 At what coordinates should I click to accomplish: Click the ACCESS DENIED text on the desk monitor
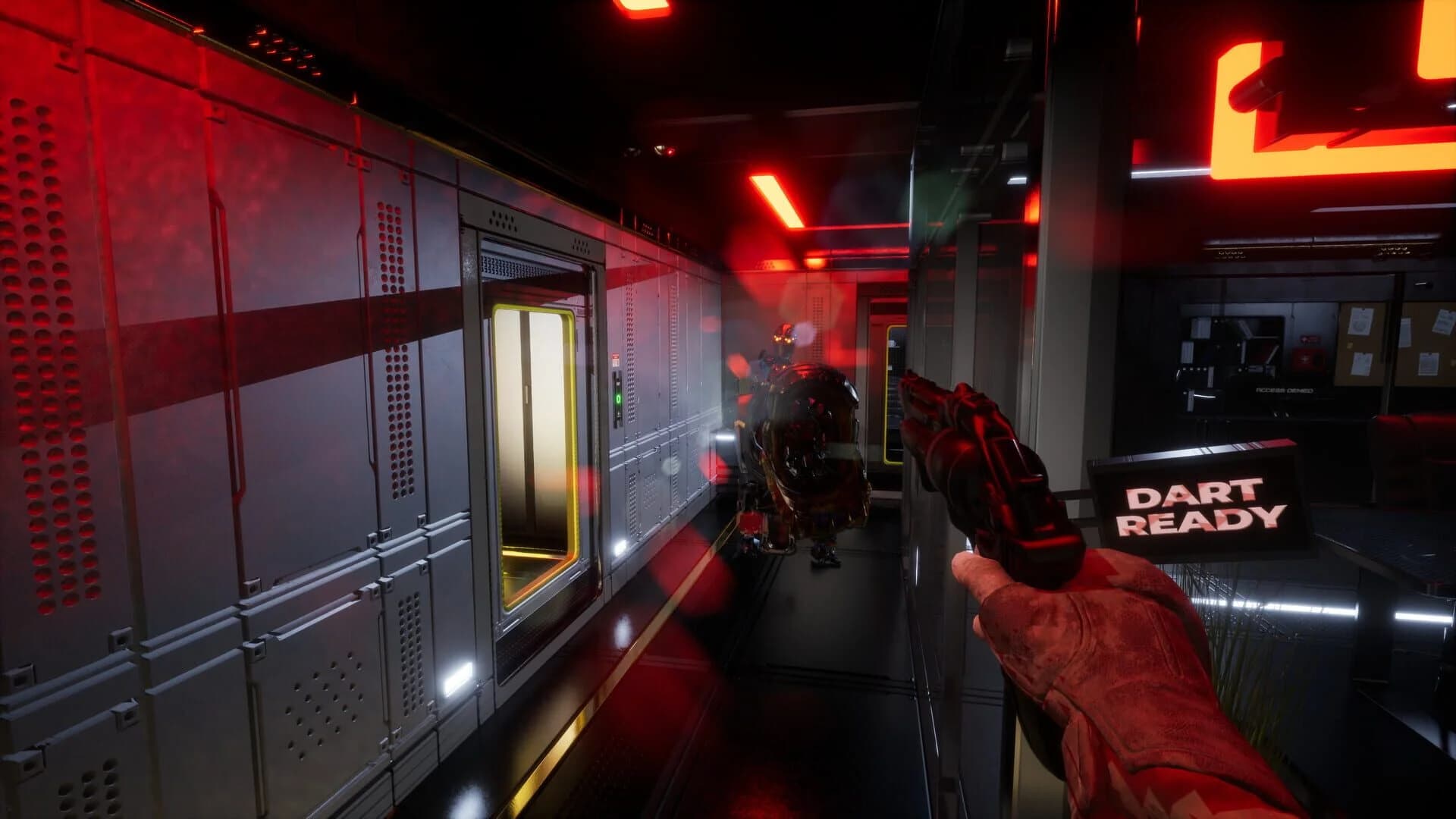pyautogui.click(x=1284, y=390)
